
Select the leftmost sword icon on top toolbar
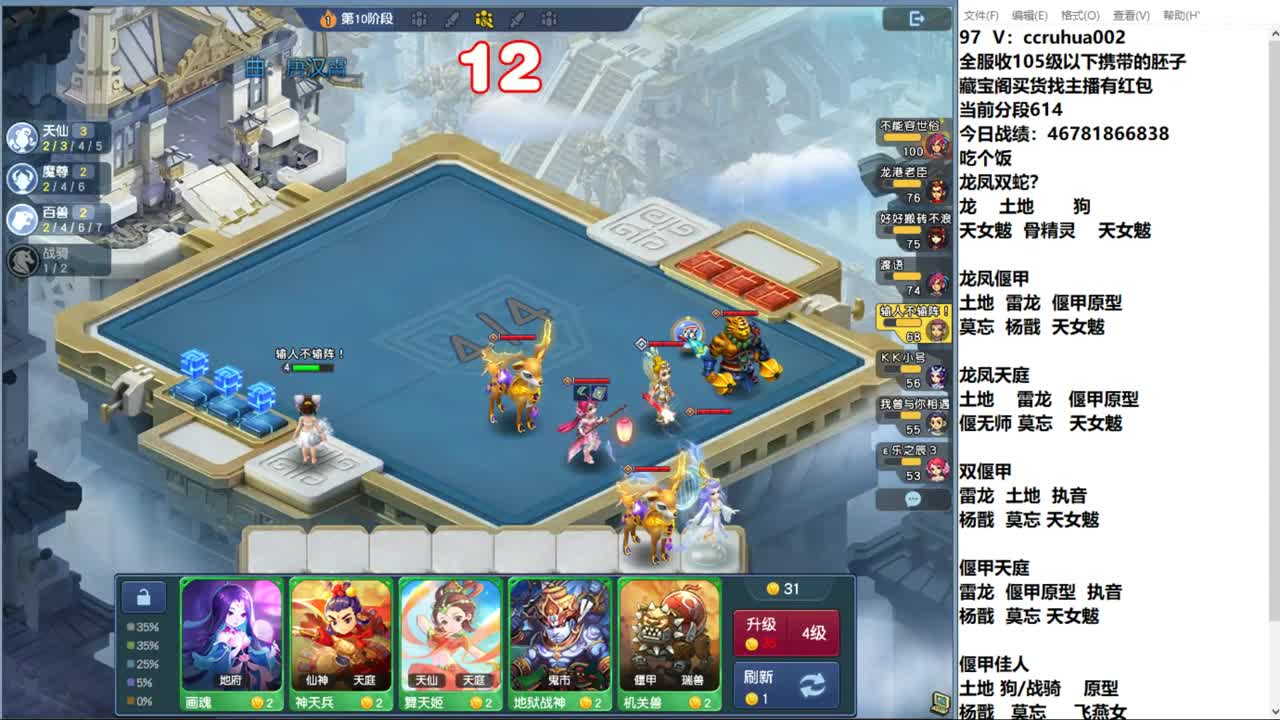point(450,19)
